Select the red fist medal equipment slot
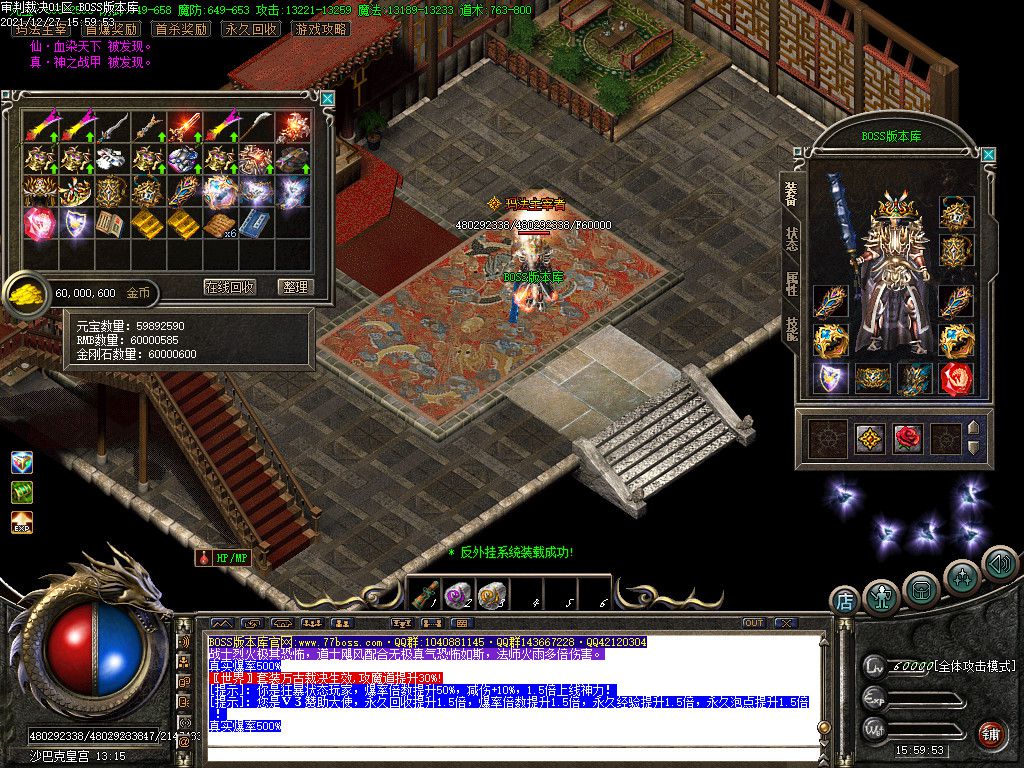 [x=957, y=379]
